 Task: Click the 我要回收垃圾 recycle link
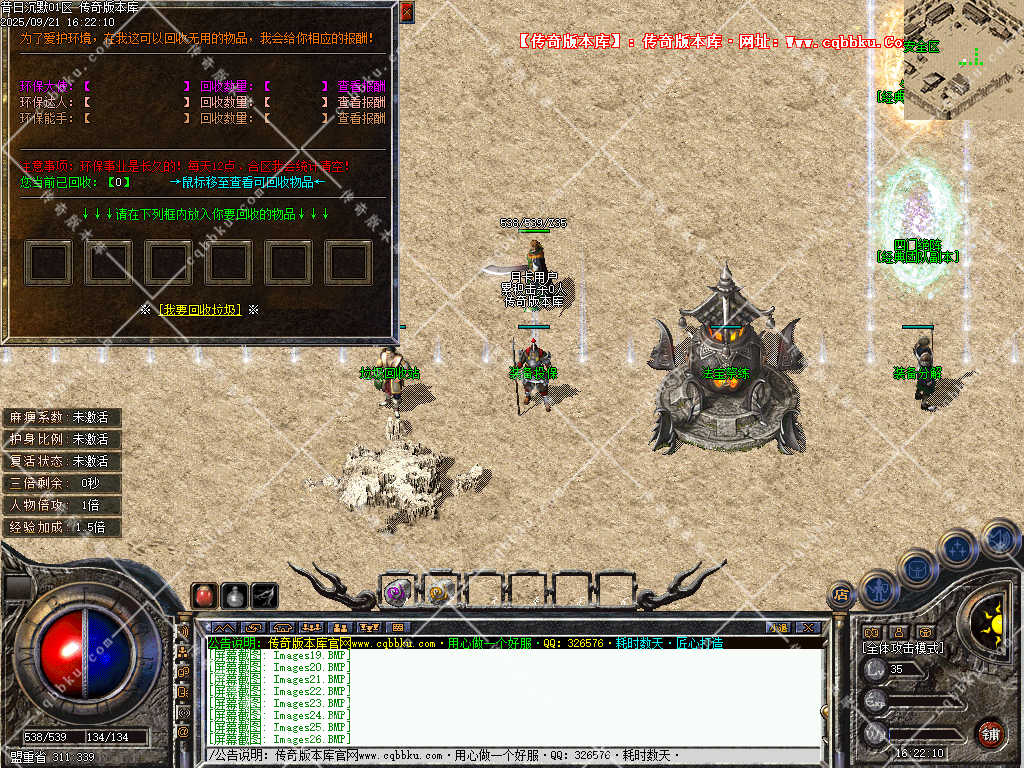pos(200,310)
